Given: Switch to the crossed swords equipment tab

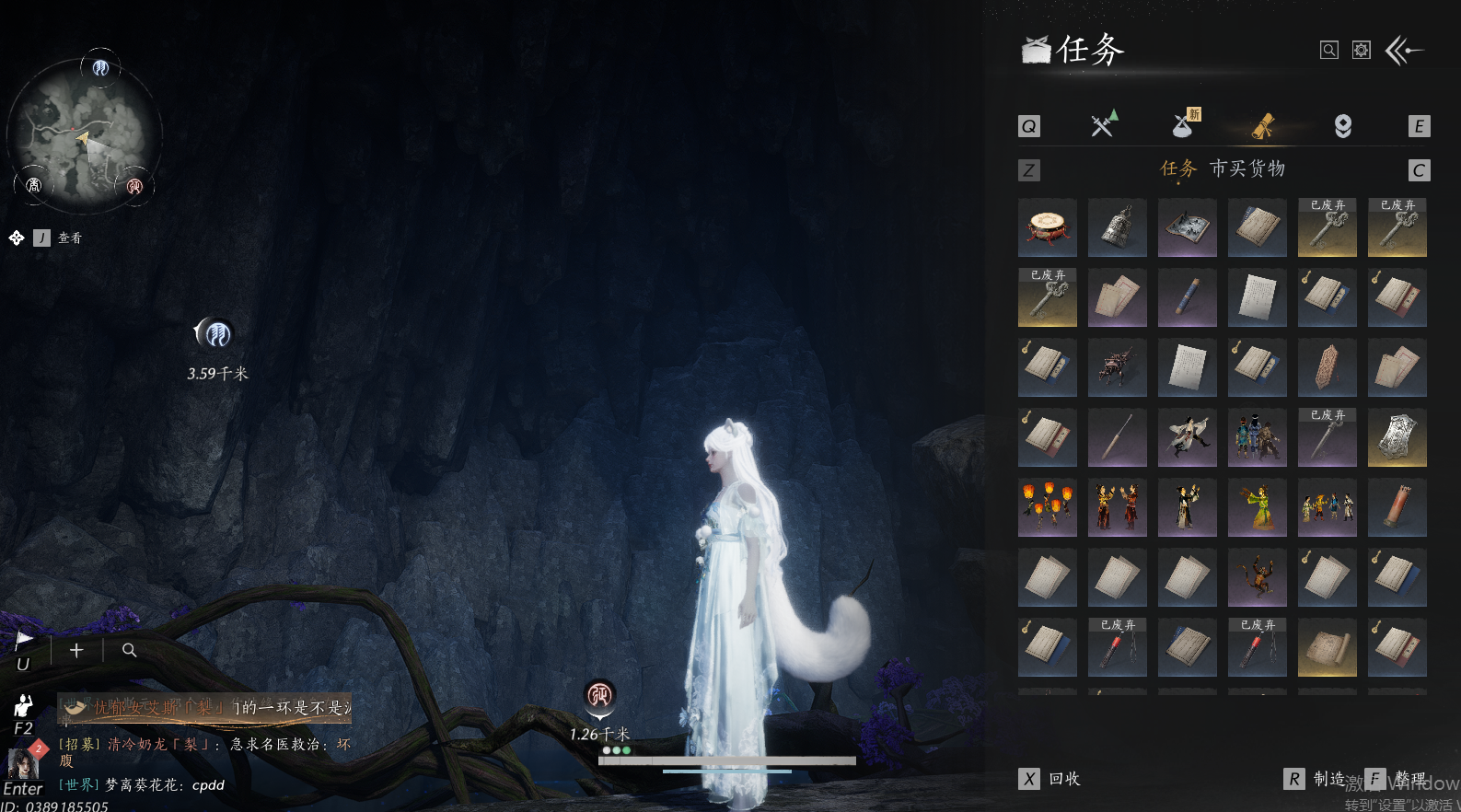Looking at the screenshot, I should coord(1103,124).
